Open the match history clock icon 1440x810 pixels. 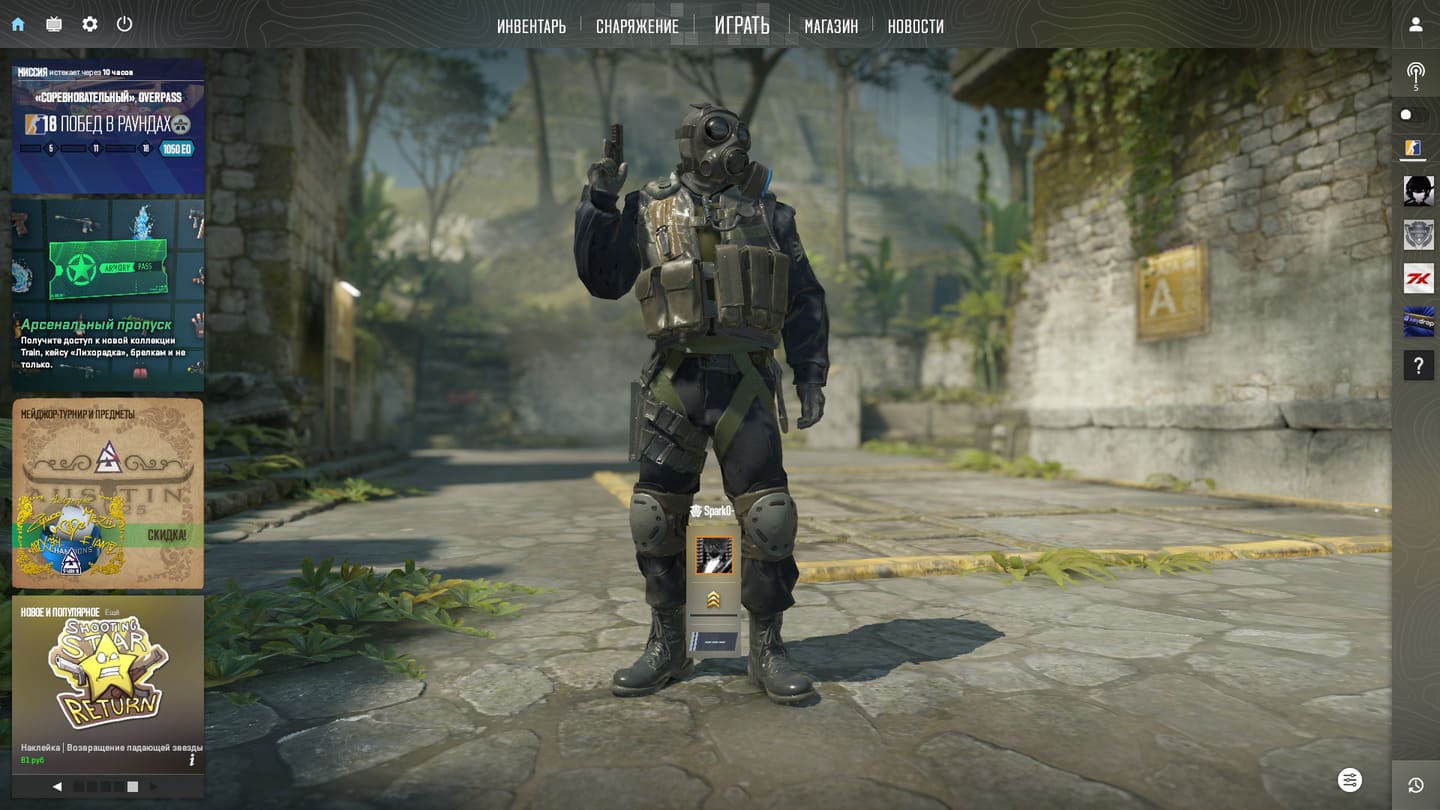pos(1416,786)
